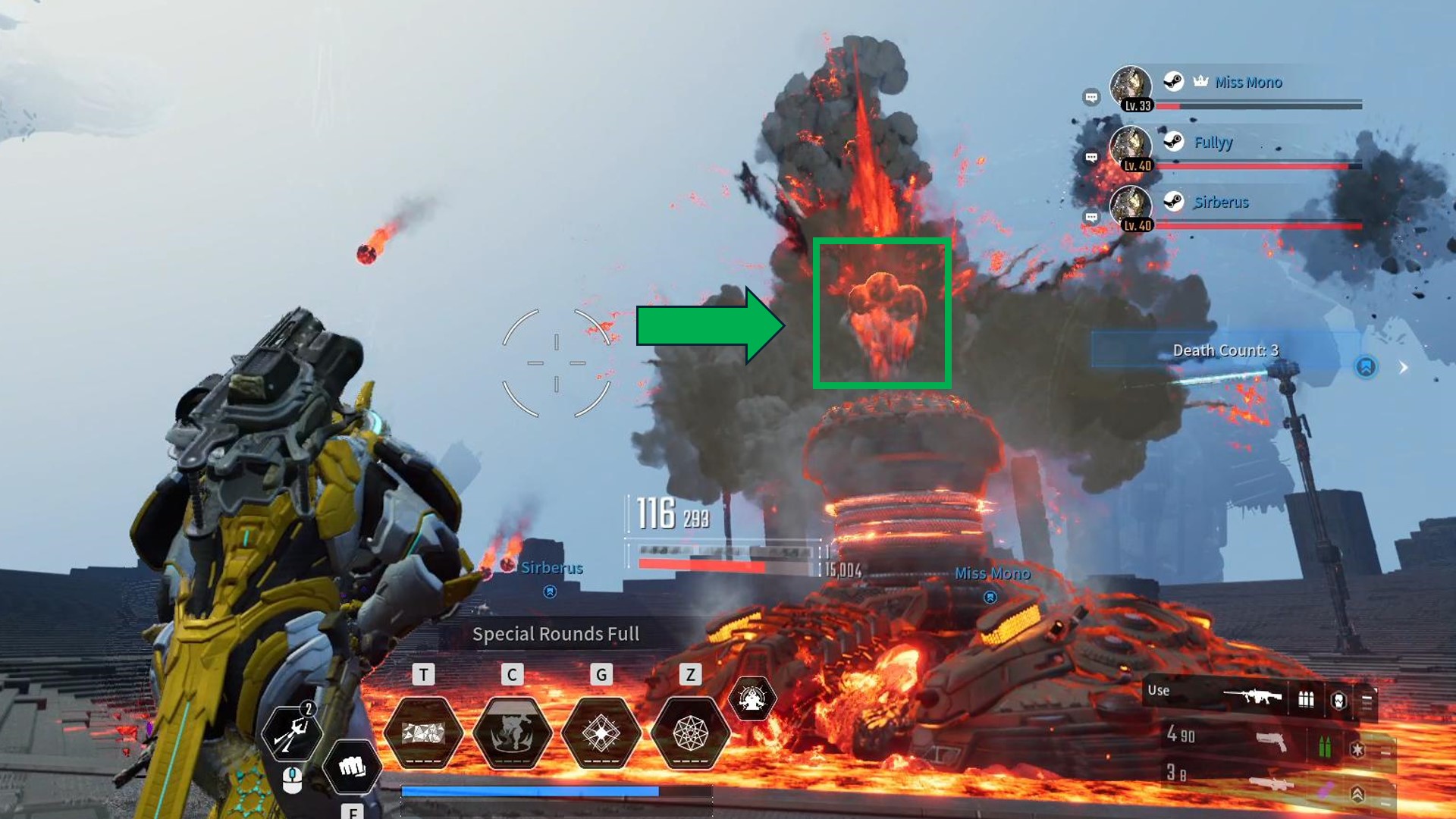Select Miss Mono in the party list

1247,83
